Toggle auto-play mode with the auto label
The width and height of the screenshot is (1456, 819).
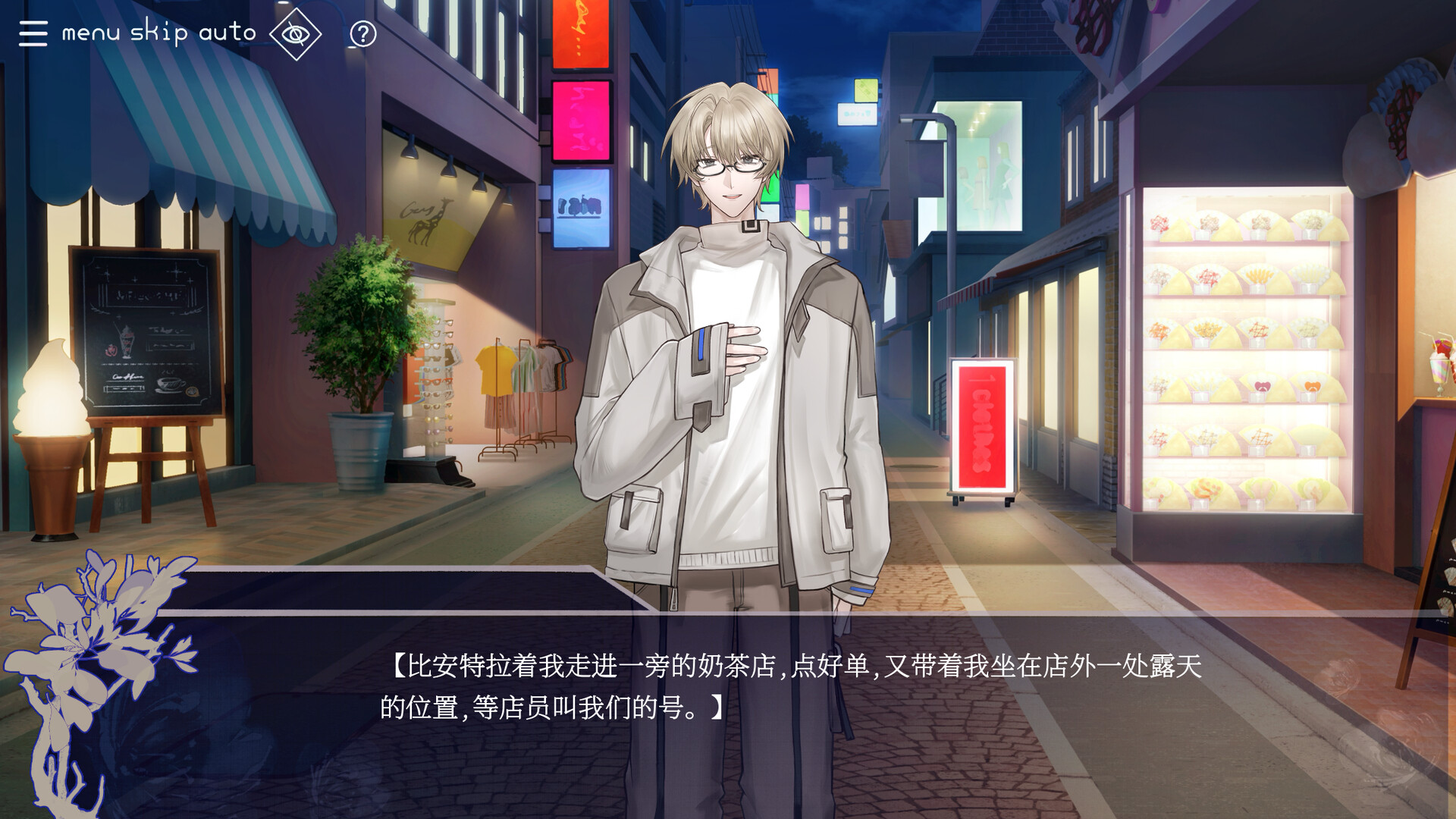pyautogui.click(x=228, y=32)
